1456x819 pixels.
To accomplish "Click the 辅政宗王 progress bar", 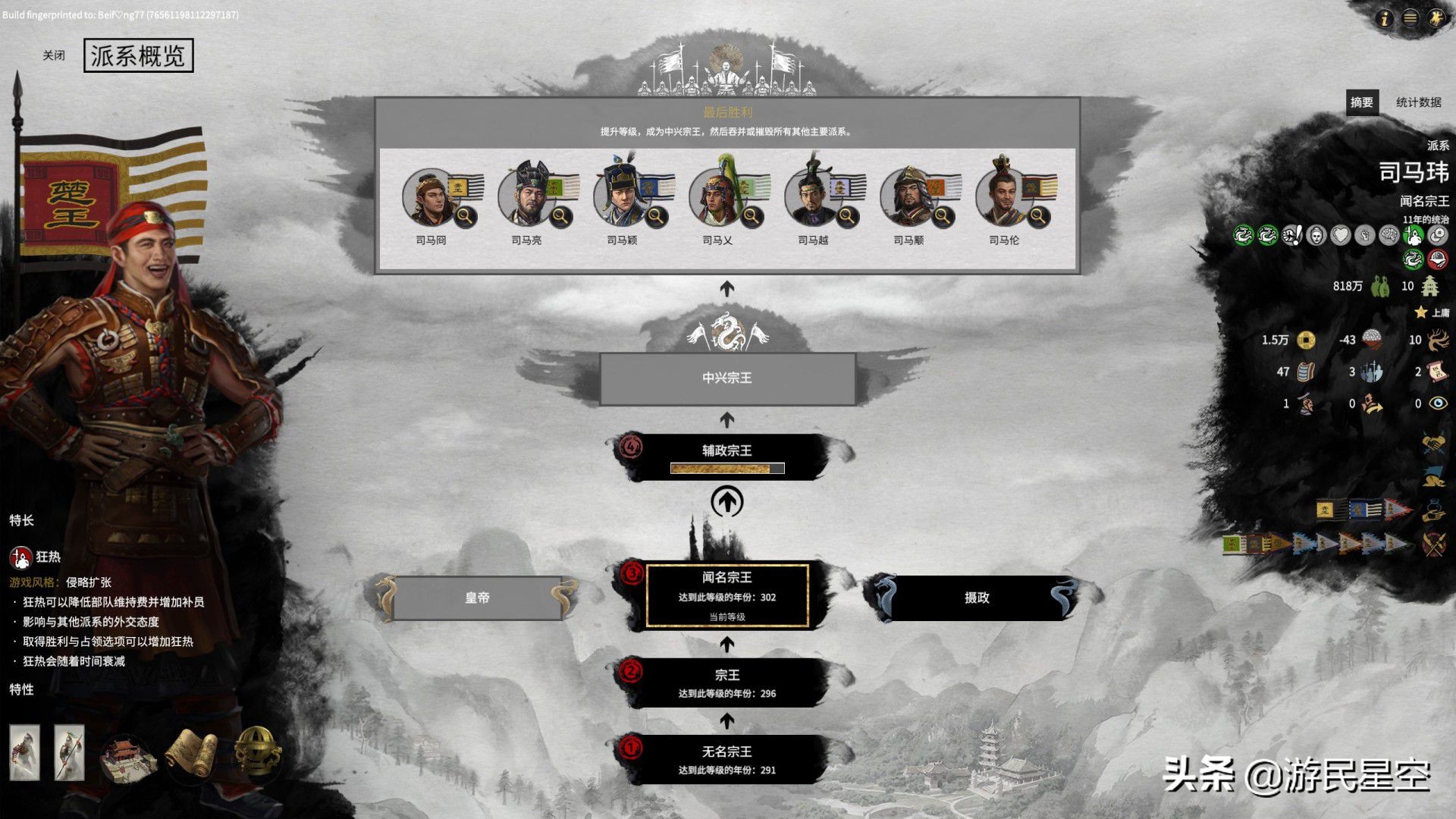I will (x=728, y=466).
